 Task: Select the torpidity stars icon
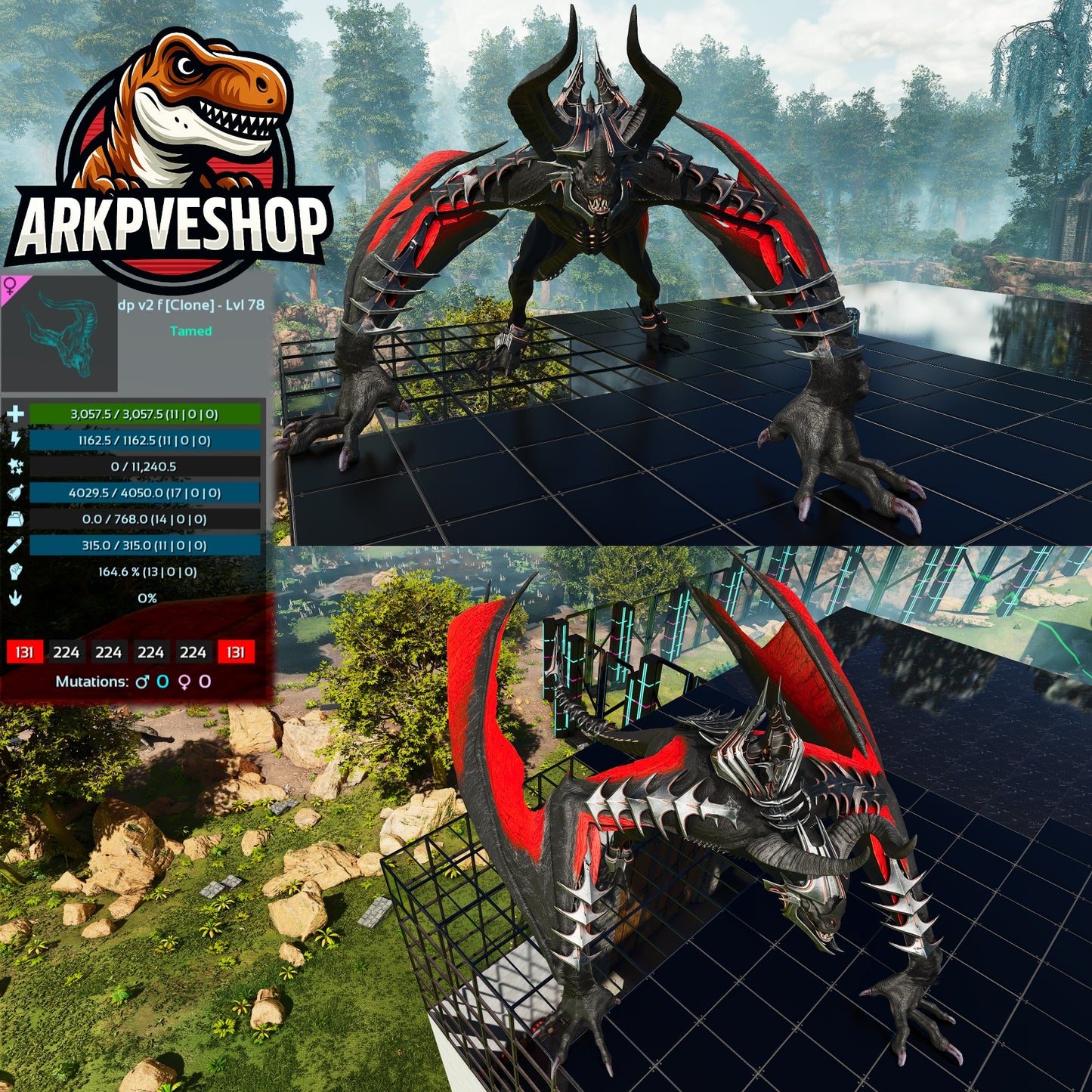pyautogui.click(x=16, y=468)
